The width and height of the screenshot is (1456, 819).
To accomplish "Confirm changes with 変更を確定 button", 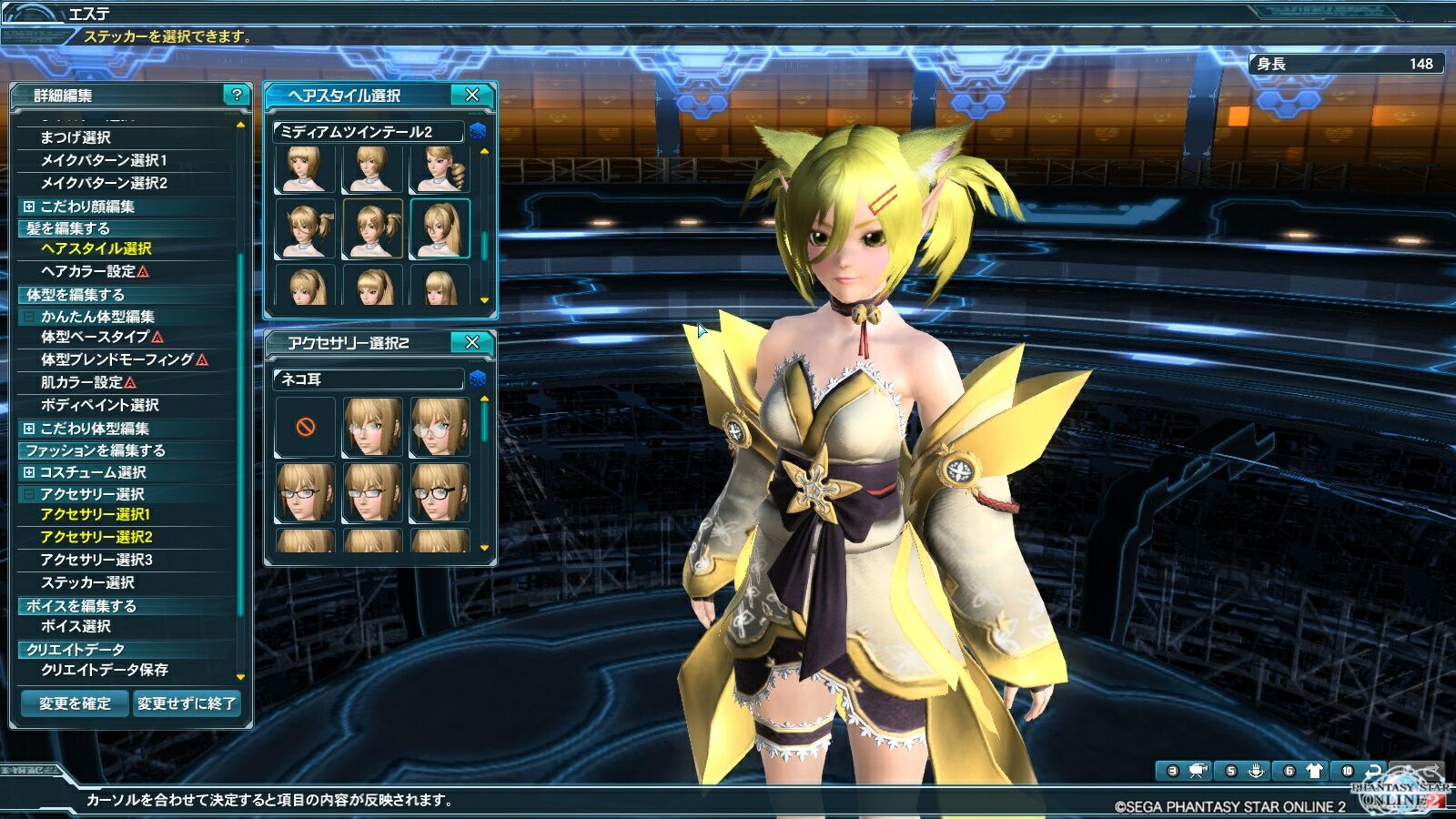I will pos(75,703).
